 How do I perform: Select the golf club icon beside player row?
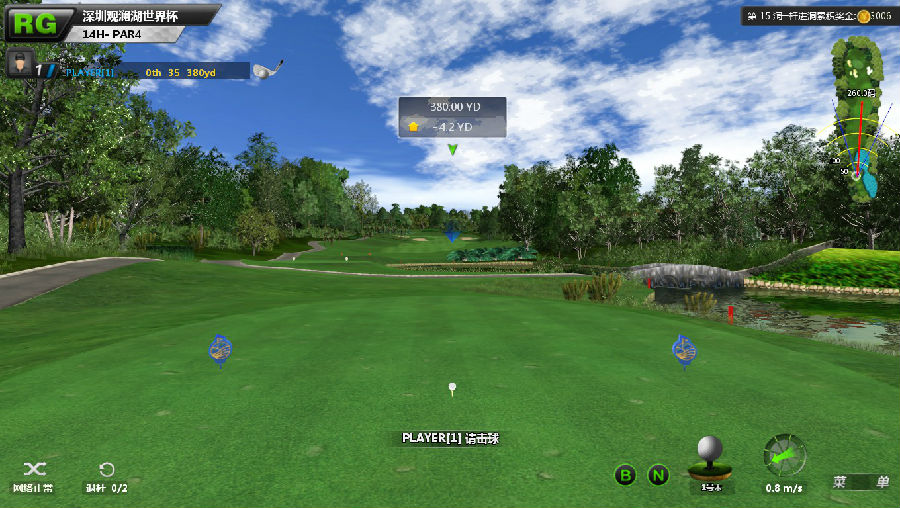point(267,70)
